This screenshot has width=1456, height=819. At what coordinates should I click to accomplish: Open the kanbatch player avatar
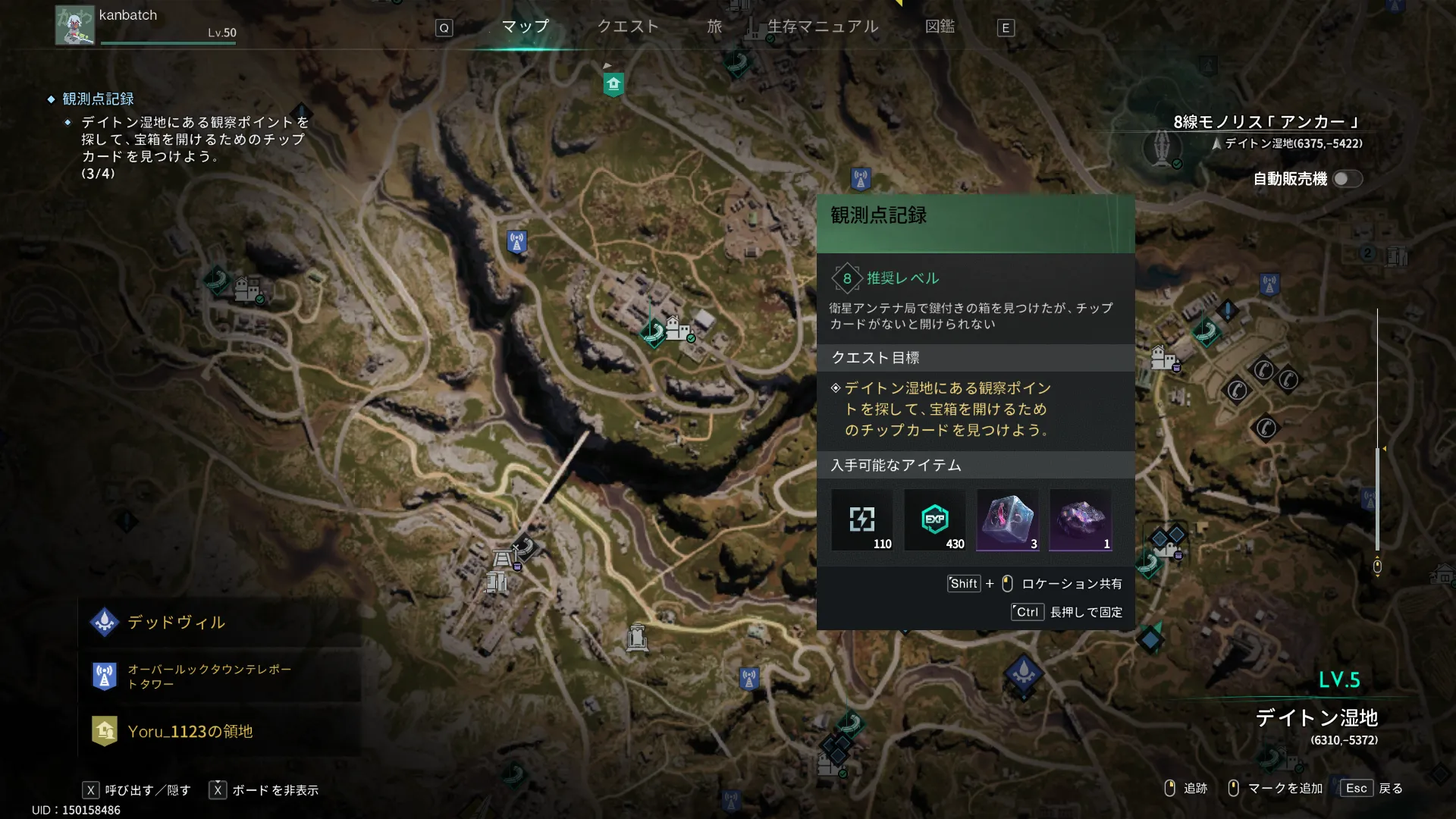pos(74,26)
